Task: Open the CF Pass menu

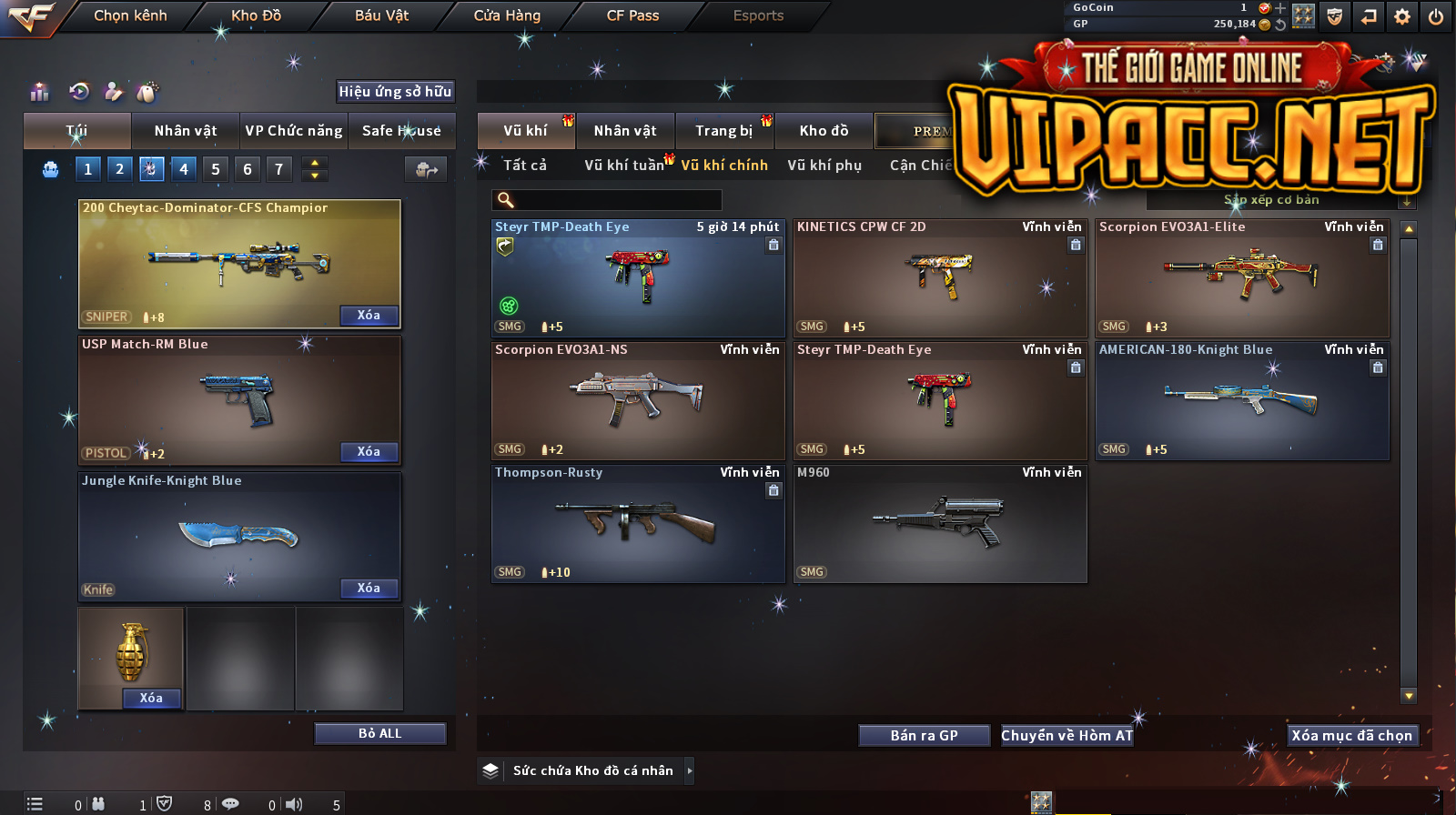Action: [x=632, y=15]
